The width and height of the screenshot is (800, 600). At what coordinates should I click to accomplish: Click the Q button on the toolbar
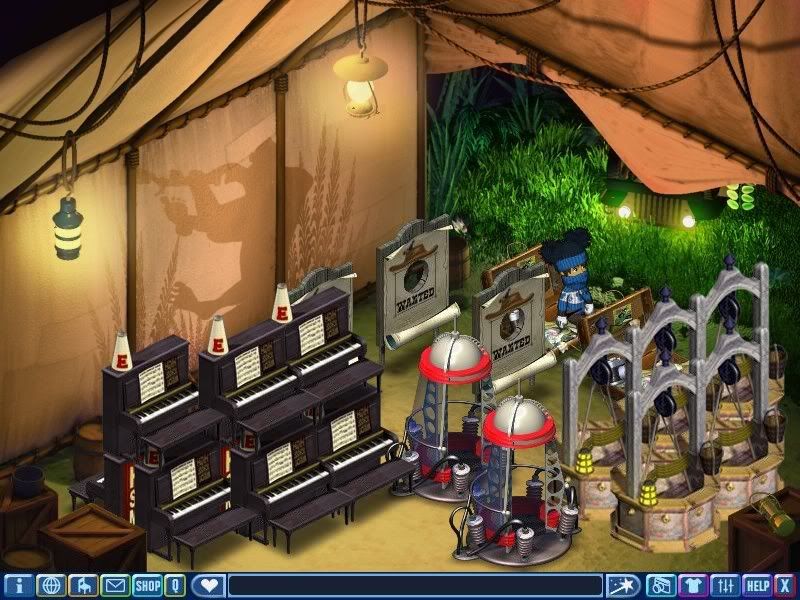pos(176,586)
